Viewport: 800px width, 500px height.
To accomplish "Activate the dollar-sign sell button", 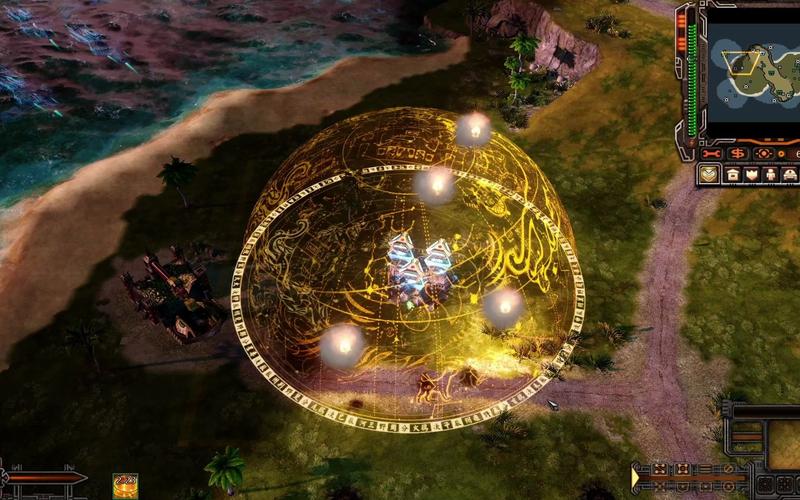I will click(738, 154).
